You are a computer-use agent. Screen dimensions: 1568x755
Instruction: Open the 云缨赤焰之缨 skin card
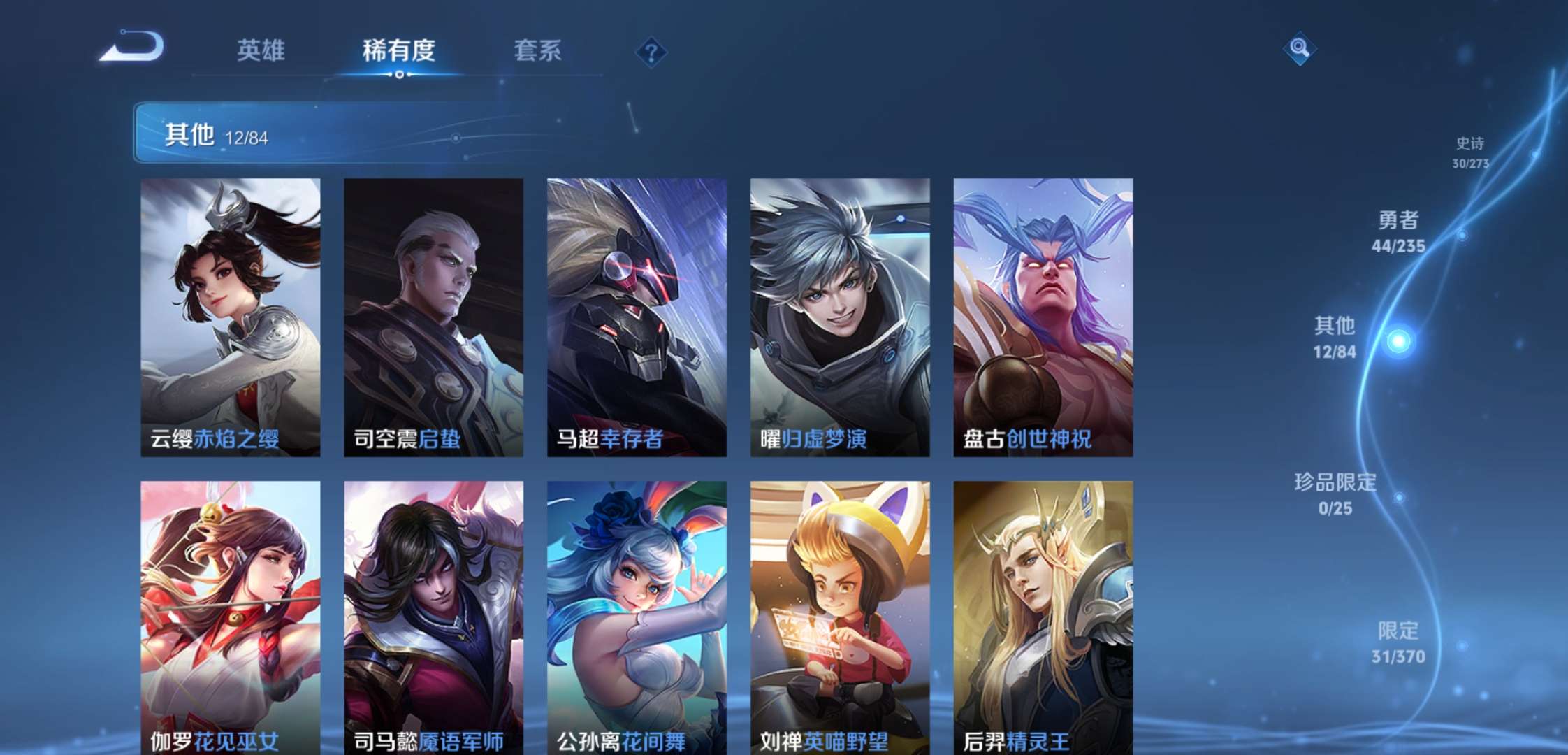click(x=228, y=315)
